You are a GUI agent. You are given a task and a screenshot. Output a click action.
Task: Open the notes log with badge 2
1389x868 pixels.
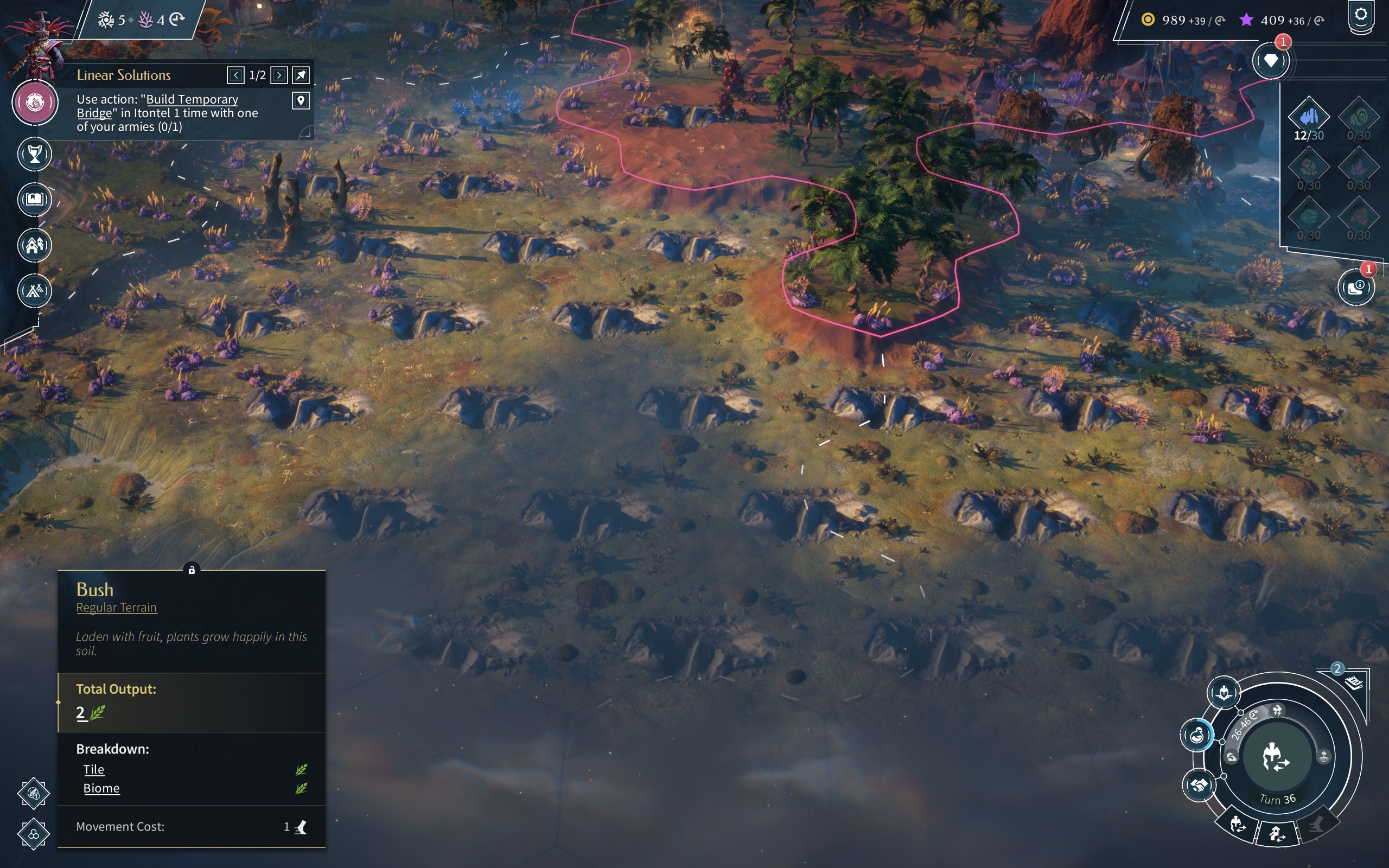(x=1353, y=682)
